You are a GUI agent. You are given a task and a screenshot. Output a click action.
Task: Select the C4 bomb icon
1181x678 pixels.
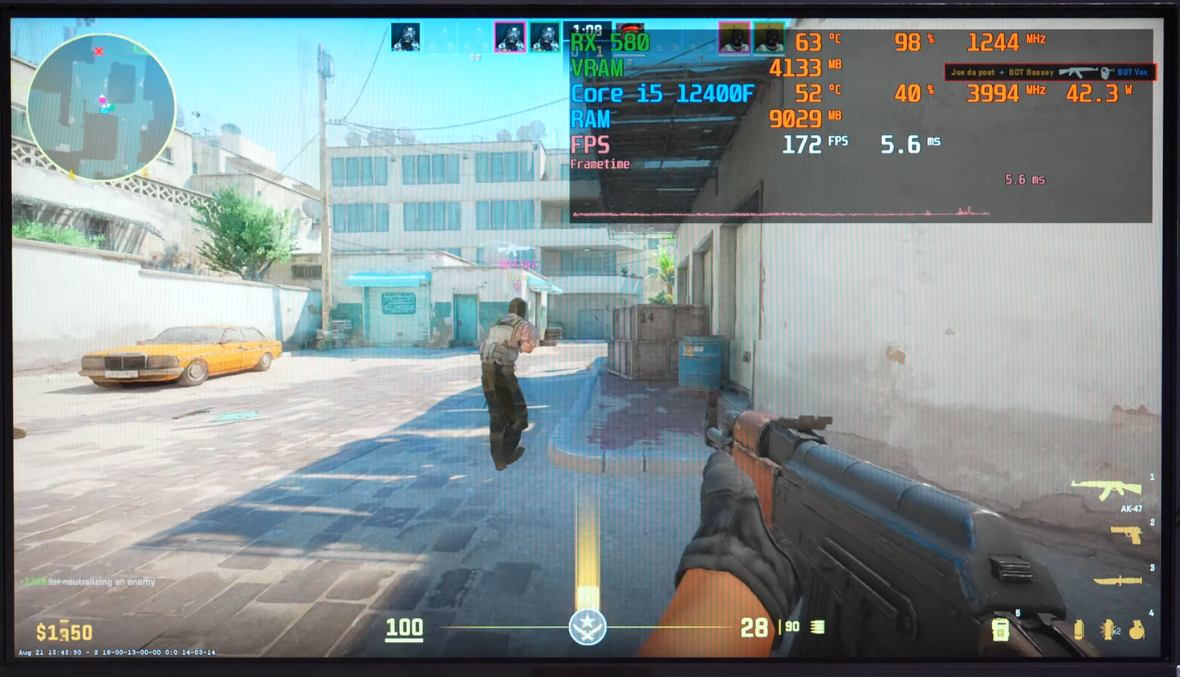[x=1000, y=629]
